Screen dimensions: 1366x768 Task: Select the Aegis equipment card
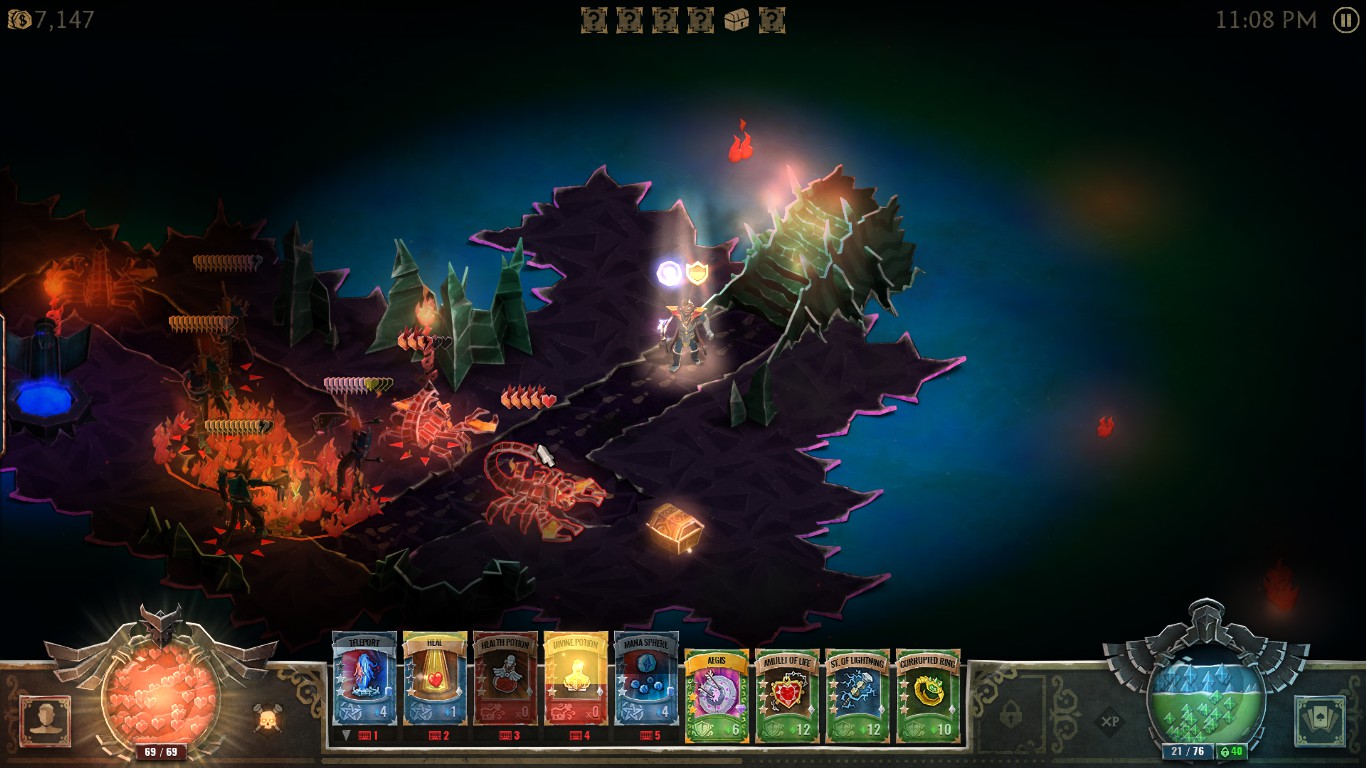pyautogui.click(x=717, y=695)
